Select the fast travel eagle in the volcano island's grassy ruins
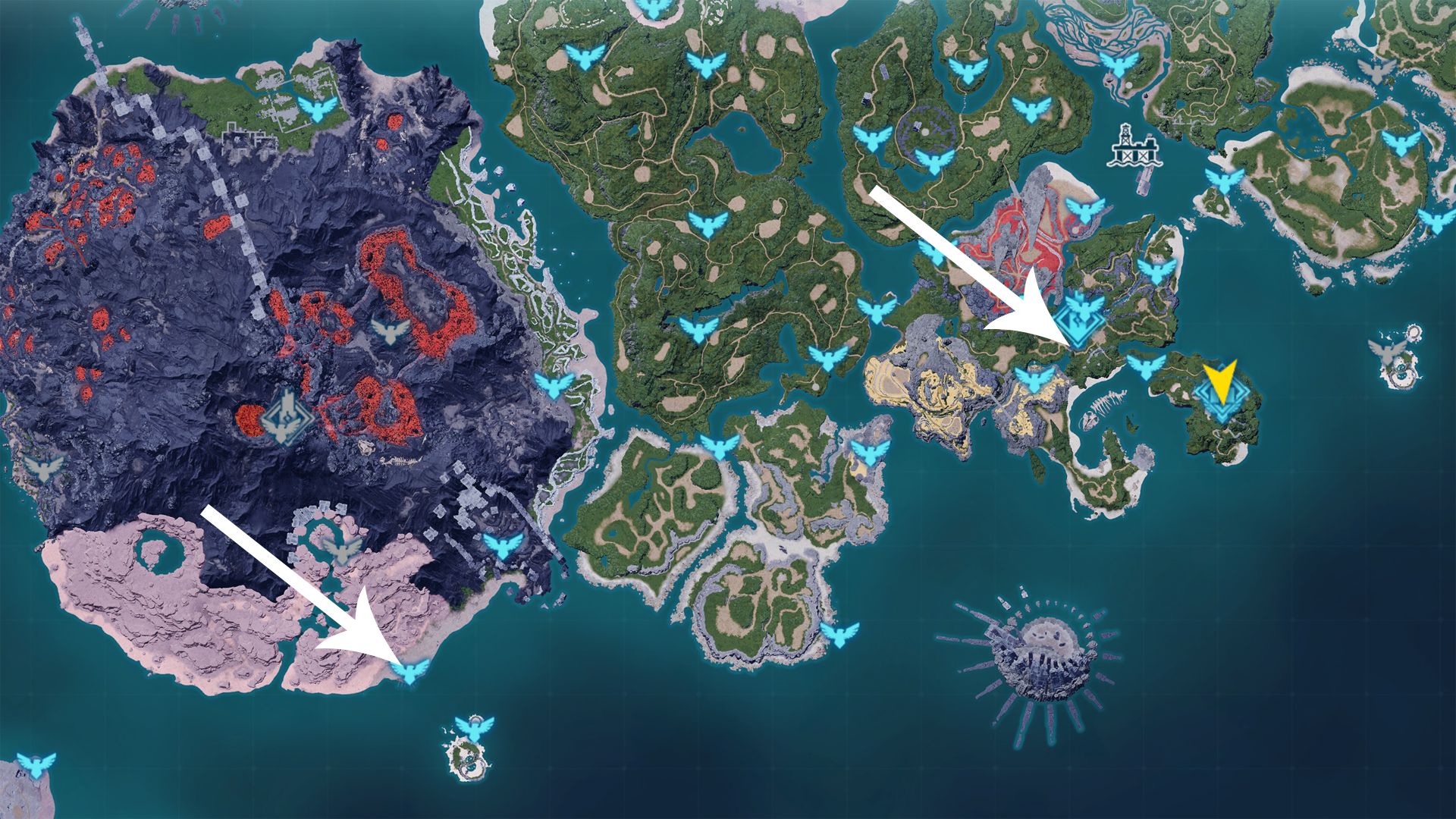This screenshot has width=1456, height=819. (x=318, y=109)
